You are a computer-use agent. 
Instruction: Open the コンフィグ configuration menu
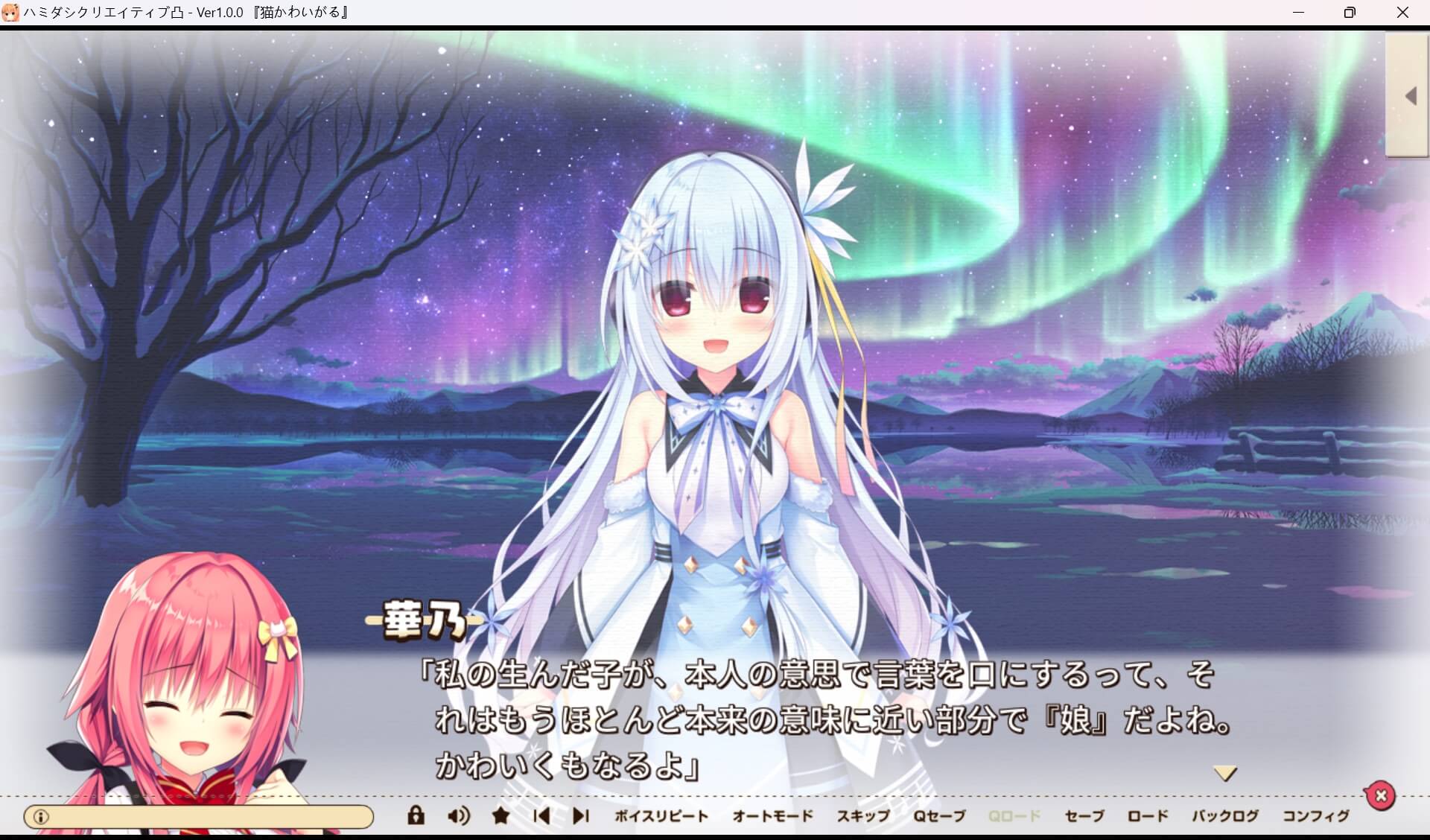[x=1318, y=815]
